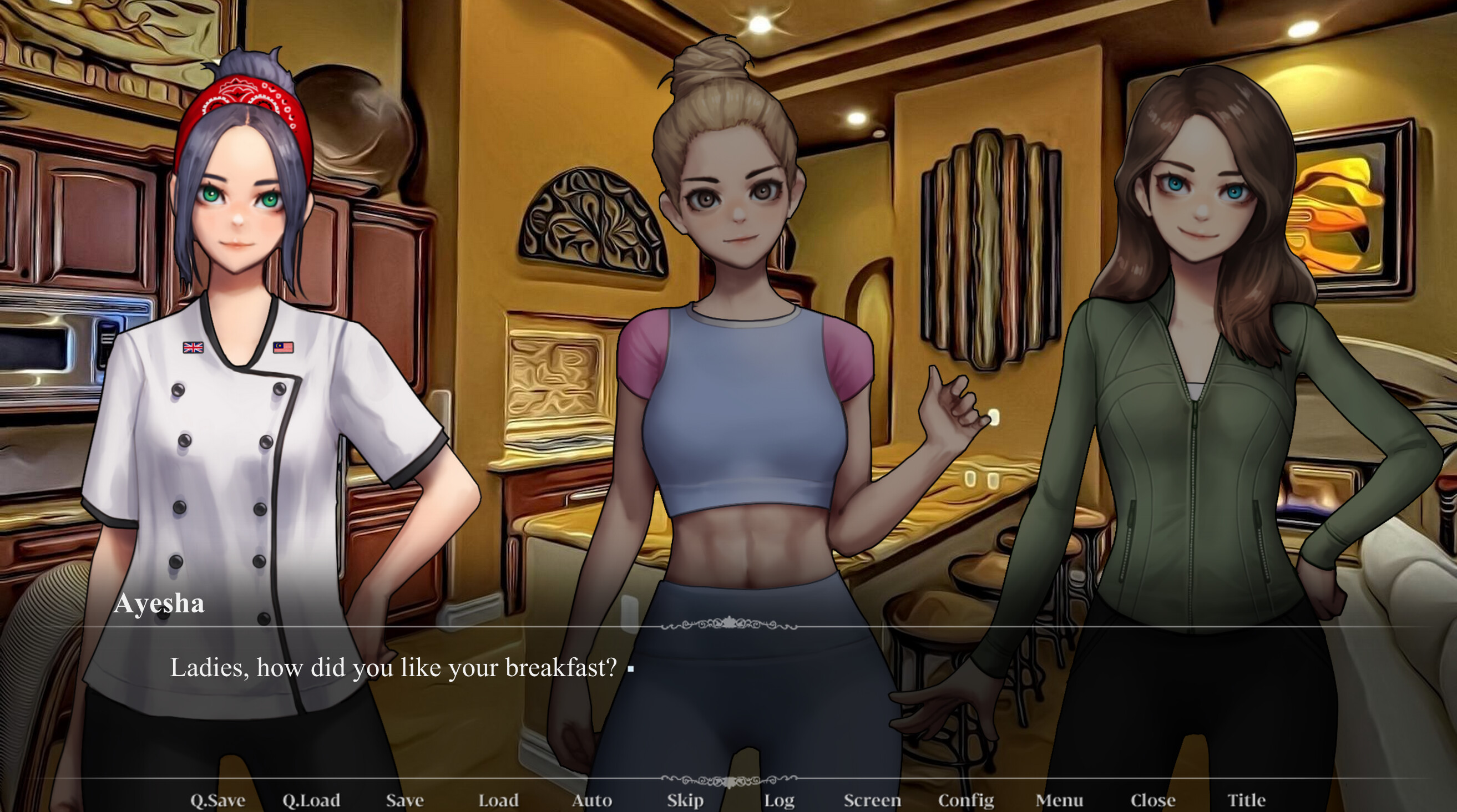Return to the Title screen
The image size is (1457, 812).
click(x=1247, y=800)
